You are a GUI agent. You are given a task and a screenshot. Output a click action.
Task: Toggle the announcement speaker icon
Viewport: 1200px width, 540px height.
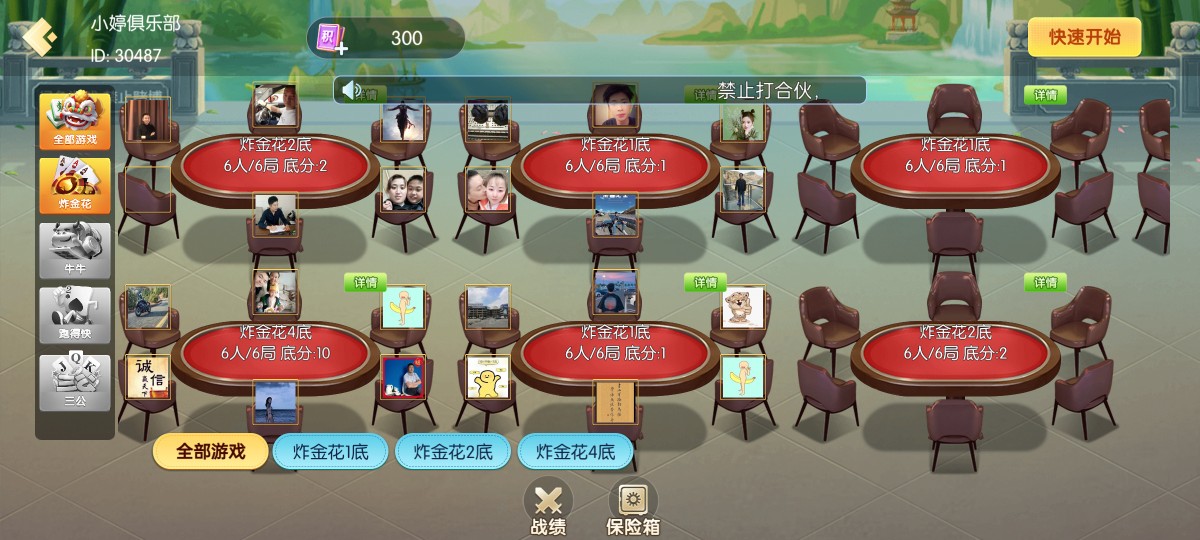point(351,91)
